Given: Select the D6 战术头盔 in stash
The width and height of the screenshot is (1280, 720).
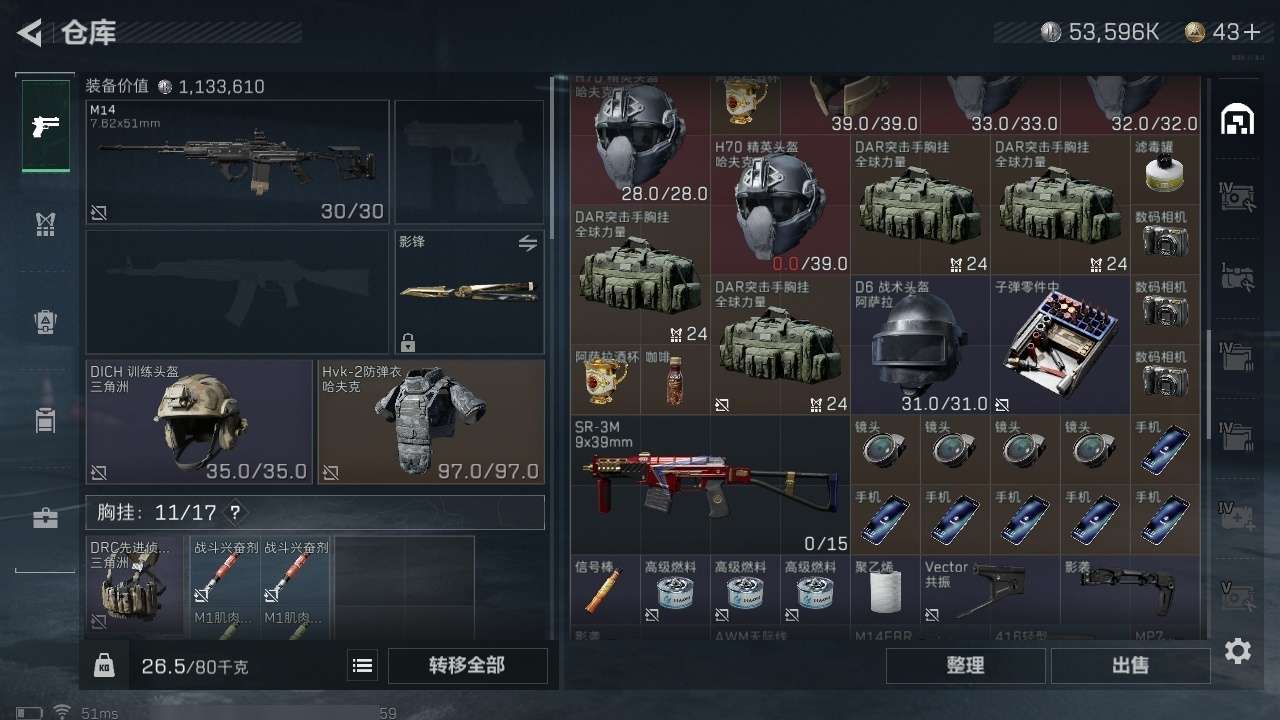Looking at the screenshot, I should coord(919,345).
